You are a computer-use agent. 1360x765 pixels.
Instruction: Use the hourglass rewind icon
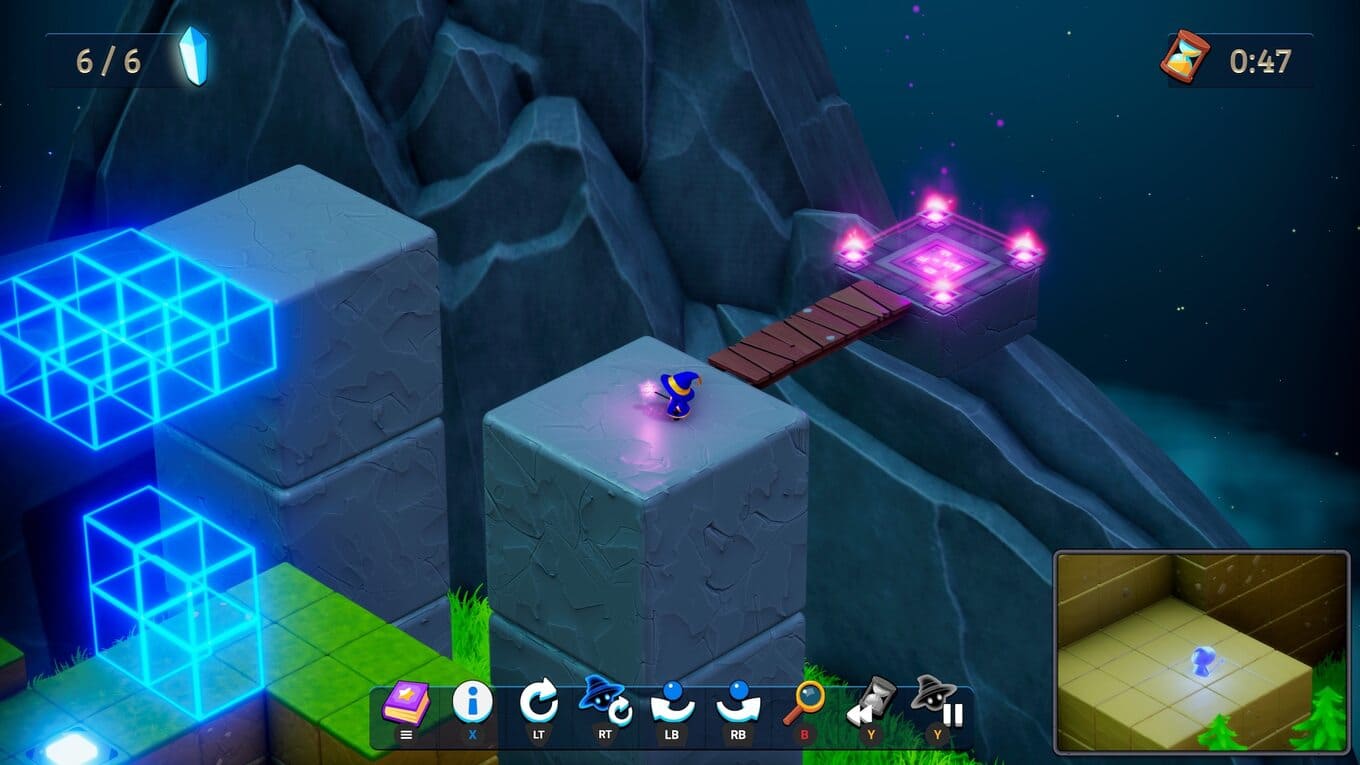pos(870,703)
